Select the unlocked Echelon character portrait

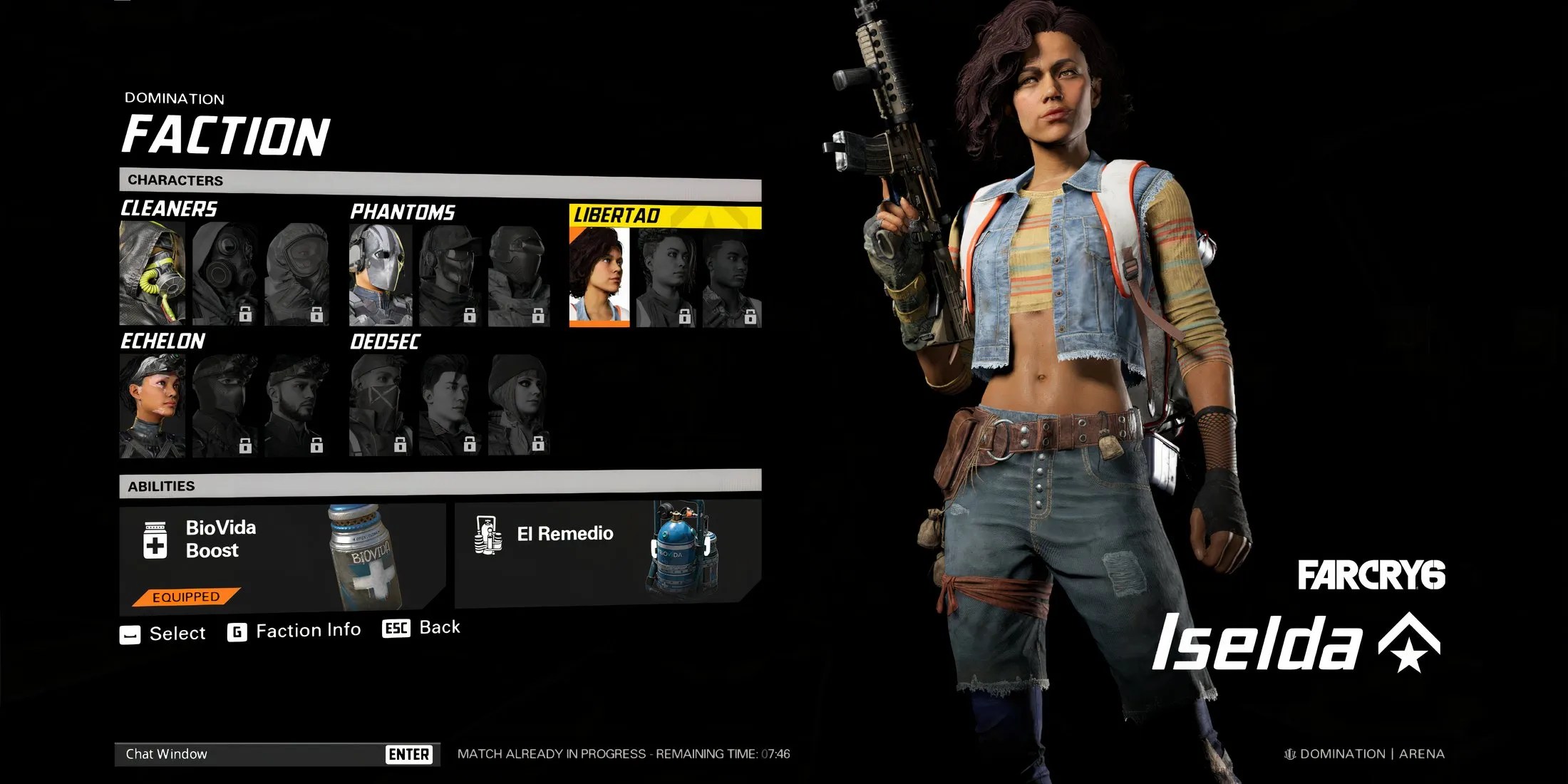(x=153, y=406)
